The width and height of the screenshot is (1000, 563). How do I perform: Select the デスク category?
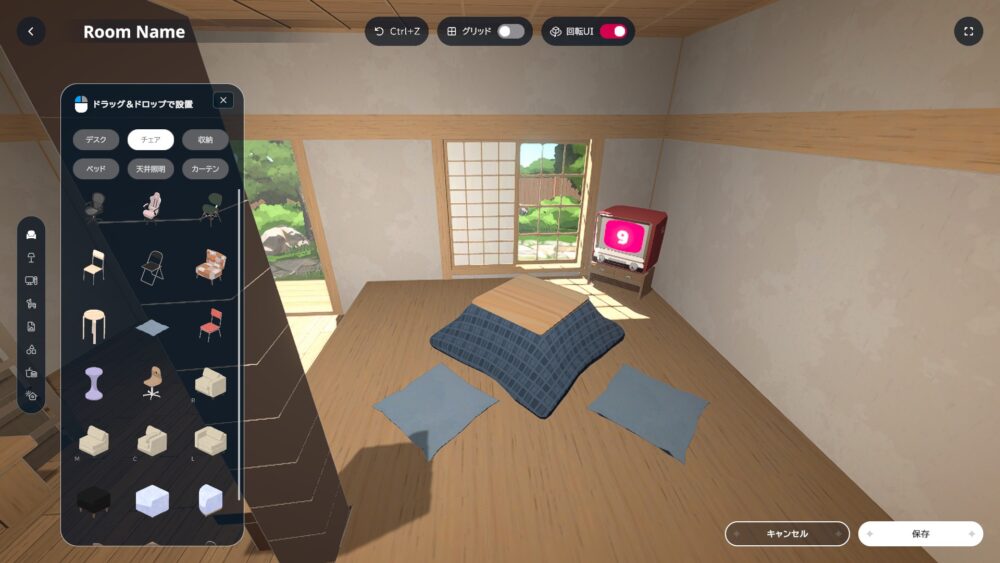96,140
